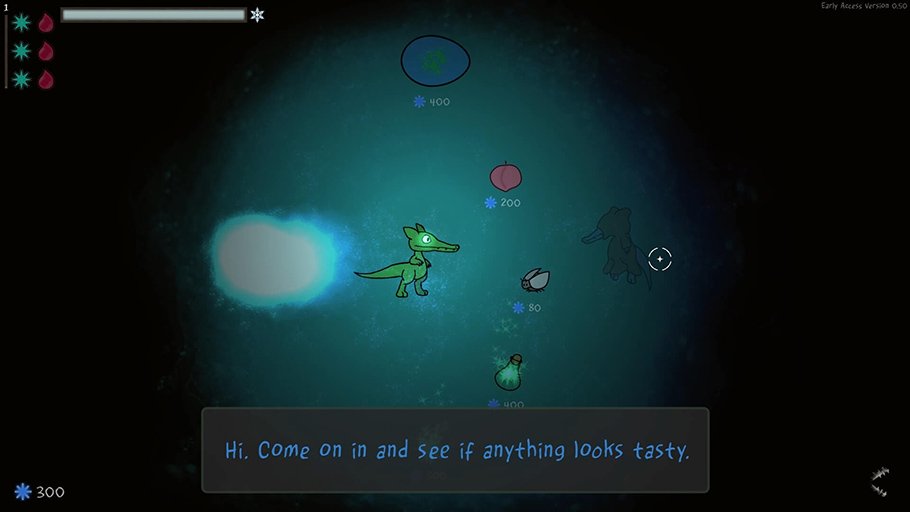This screenshot has height=512, width=910.
Task: Buy the peach fruit priced 200
Action: [506, 177]
